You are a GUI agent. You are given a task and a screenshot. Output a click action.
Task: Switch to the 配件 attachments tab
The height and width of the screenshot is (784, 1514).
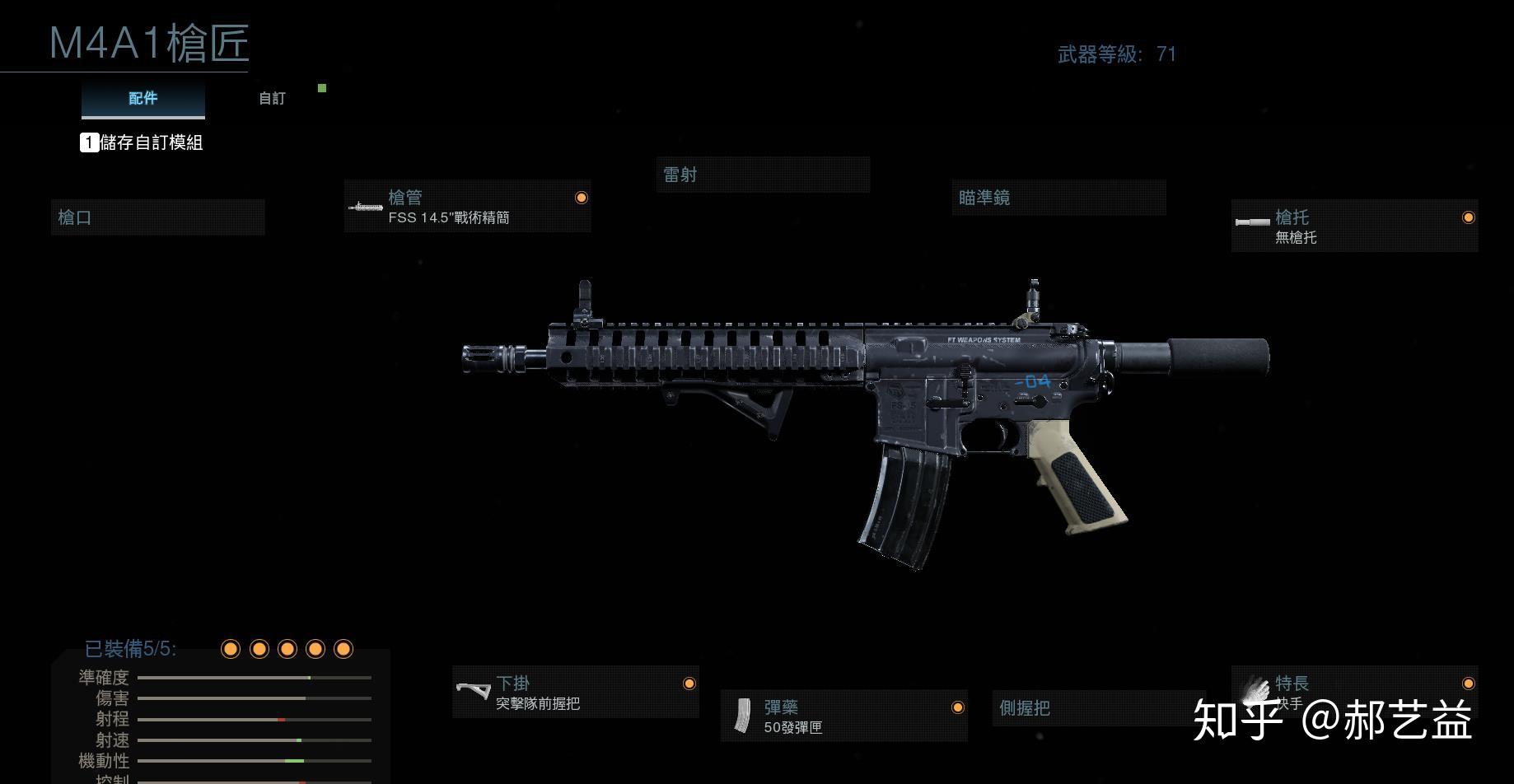tap(143, 99)
